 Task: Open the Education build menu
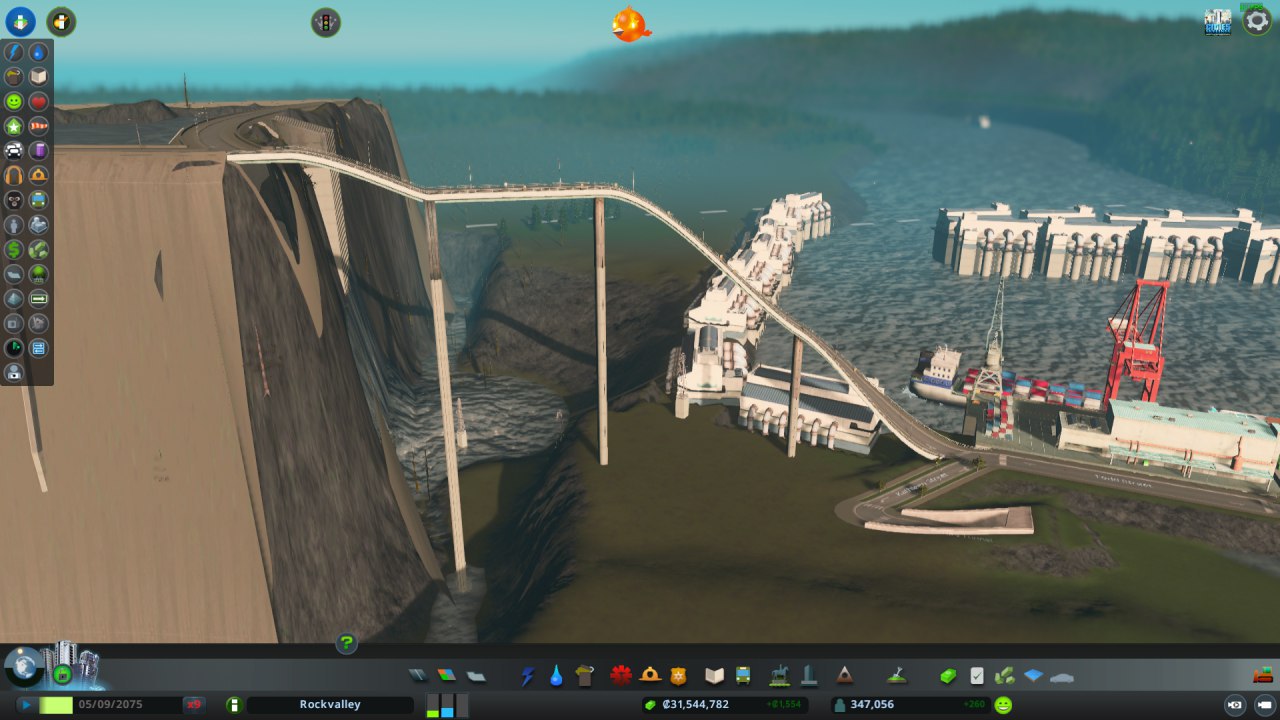coord(714,676)
